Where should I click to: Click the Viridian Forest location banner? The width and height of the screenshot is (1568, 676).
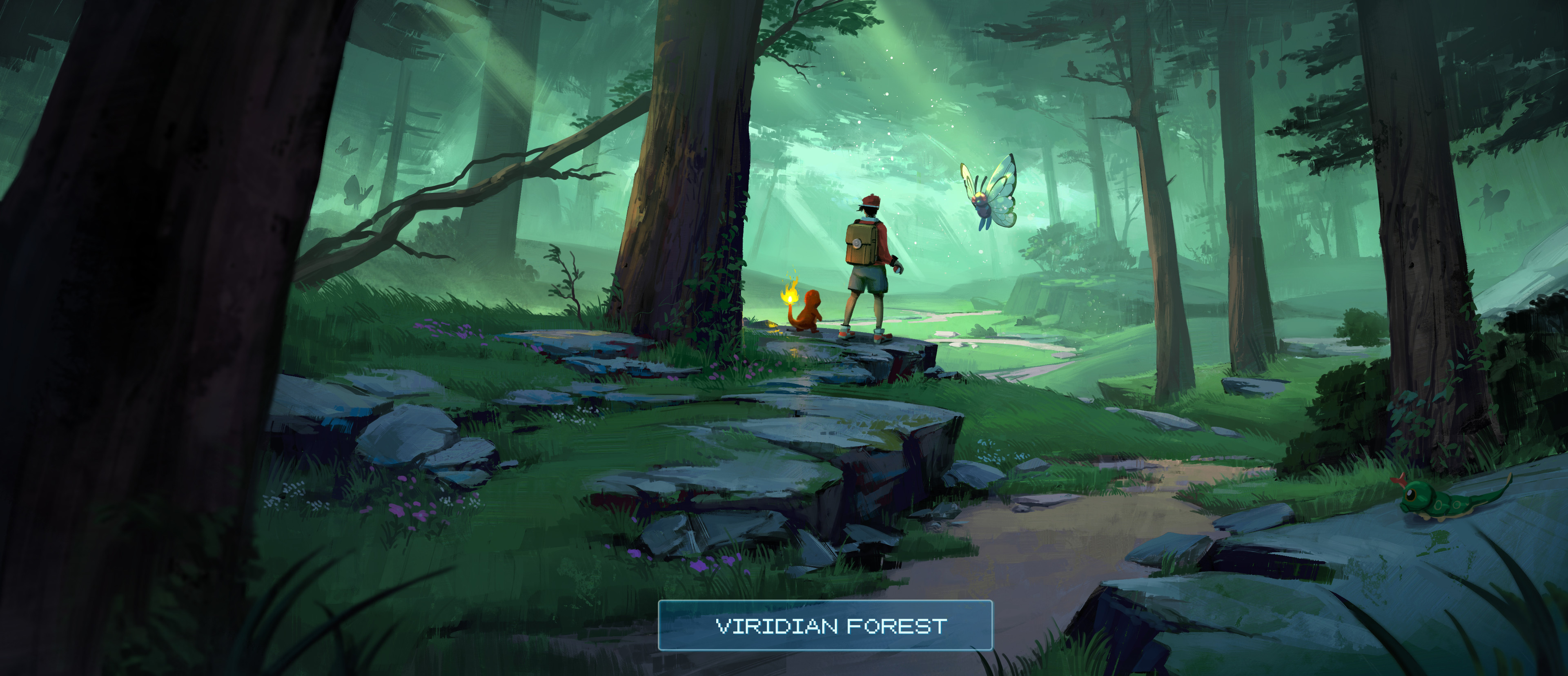click(825, 625)
